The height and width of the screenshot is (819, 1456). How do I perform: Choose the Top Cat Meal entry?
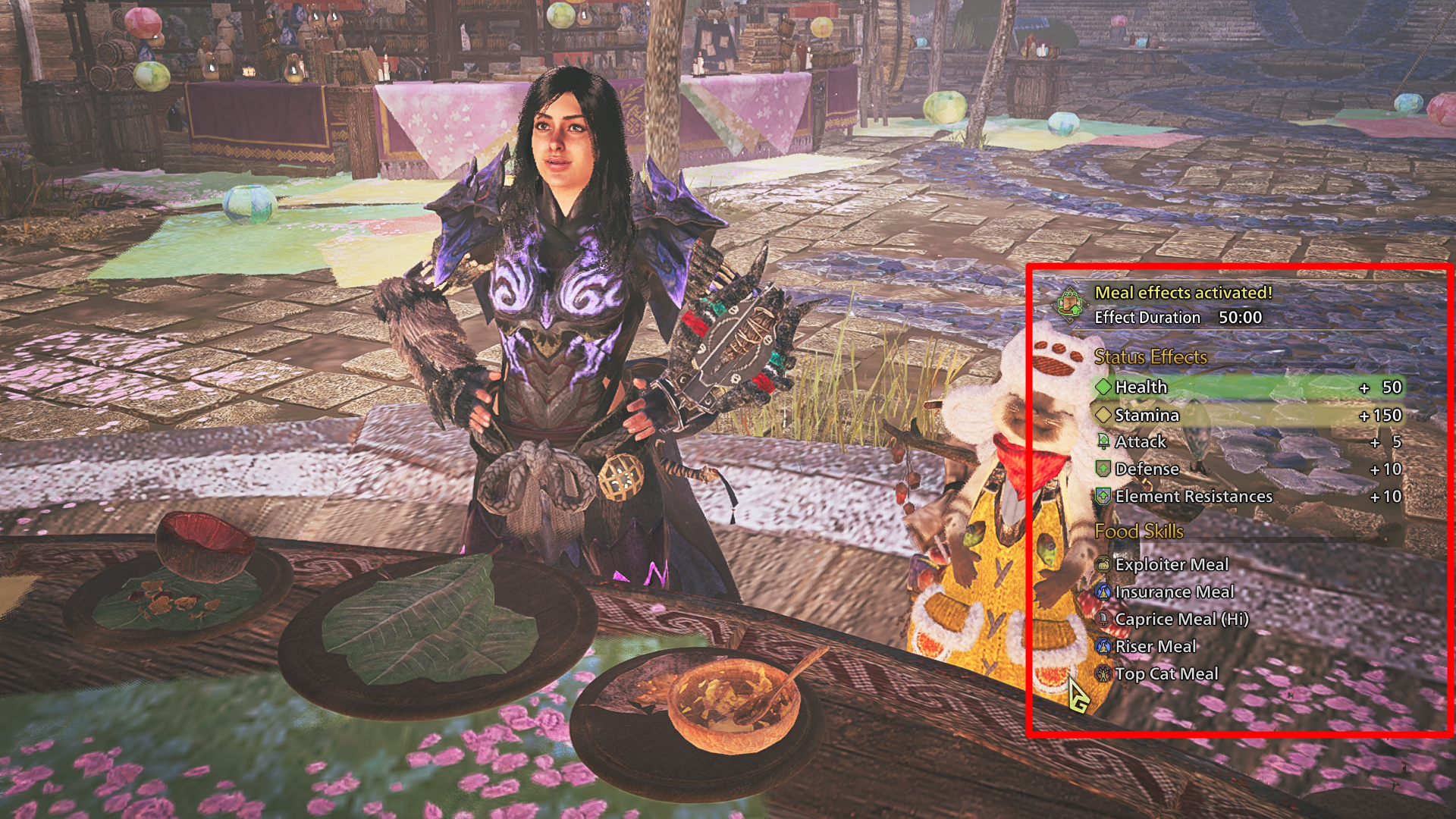(1166, 673)
